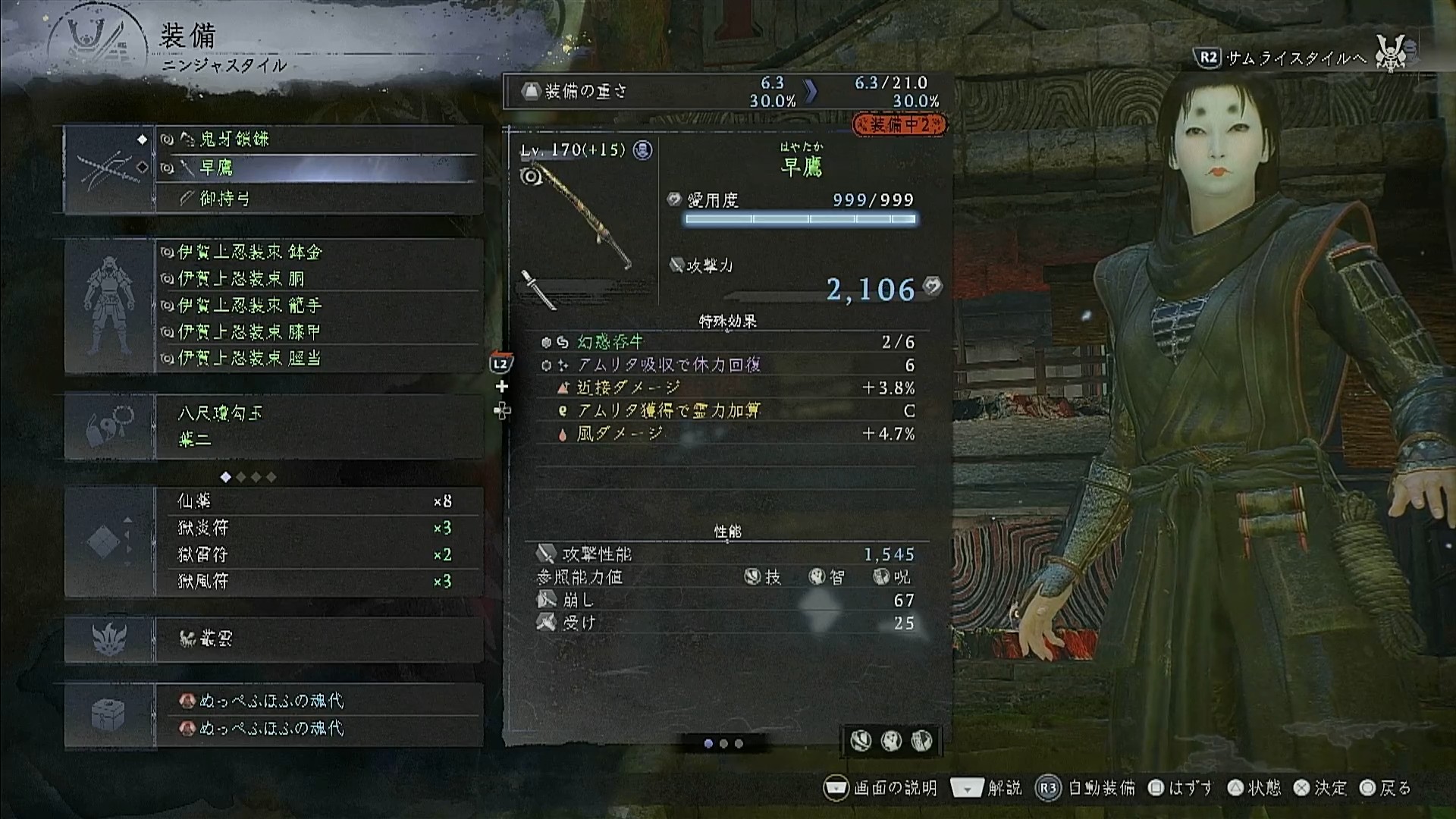Choose the second ぬっぺふほふの魂代 soul core

(318, 728)
